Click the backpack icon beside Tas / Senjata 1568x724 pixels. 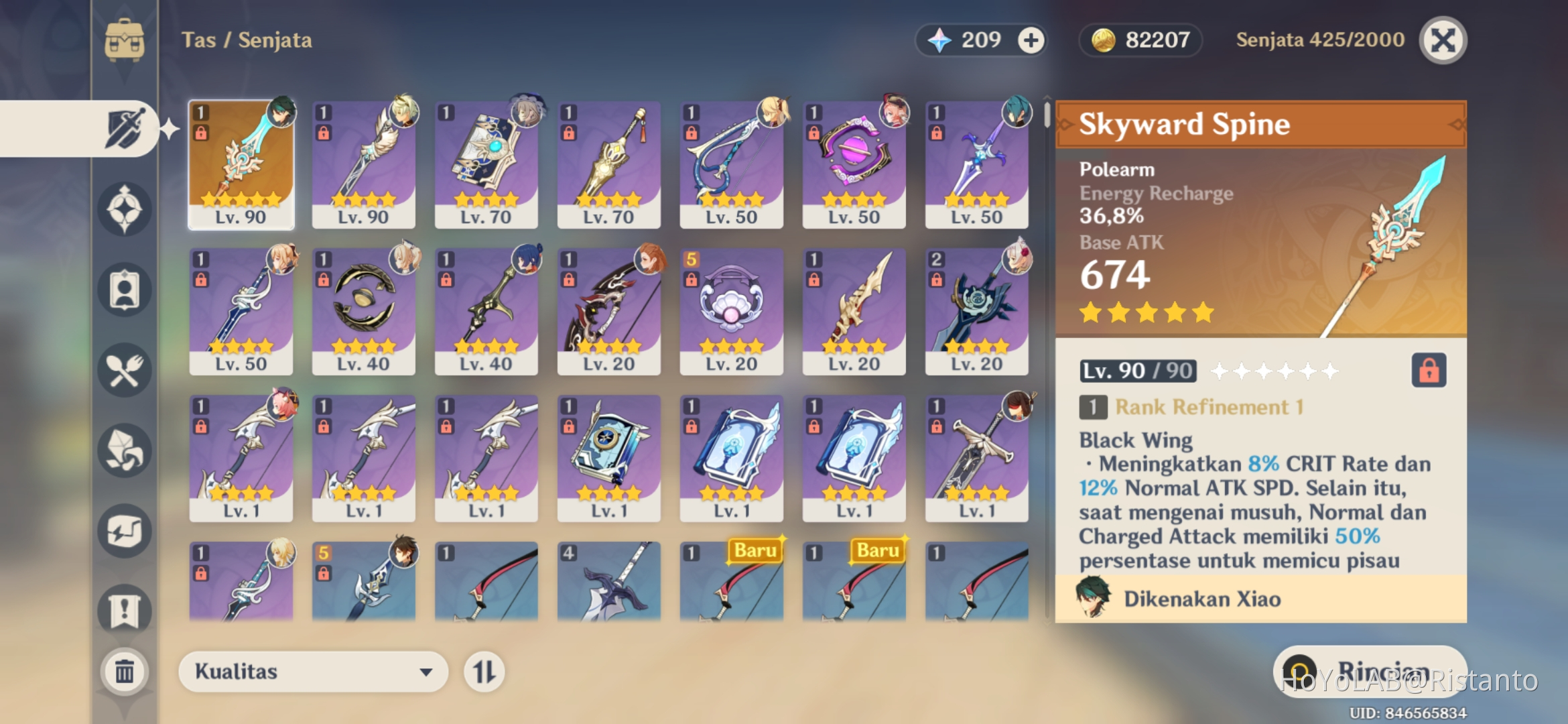125,39
